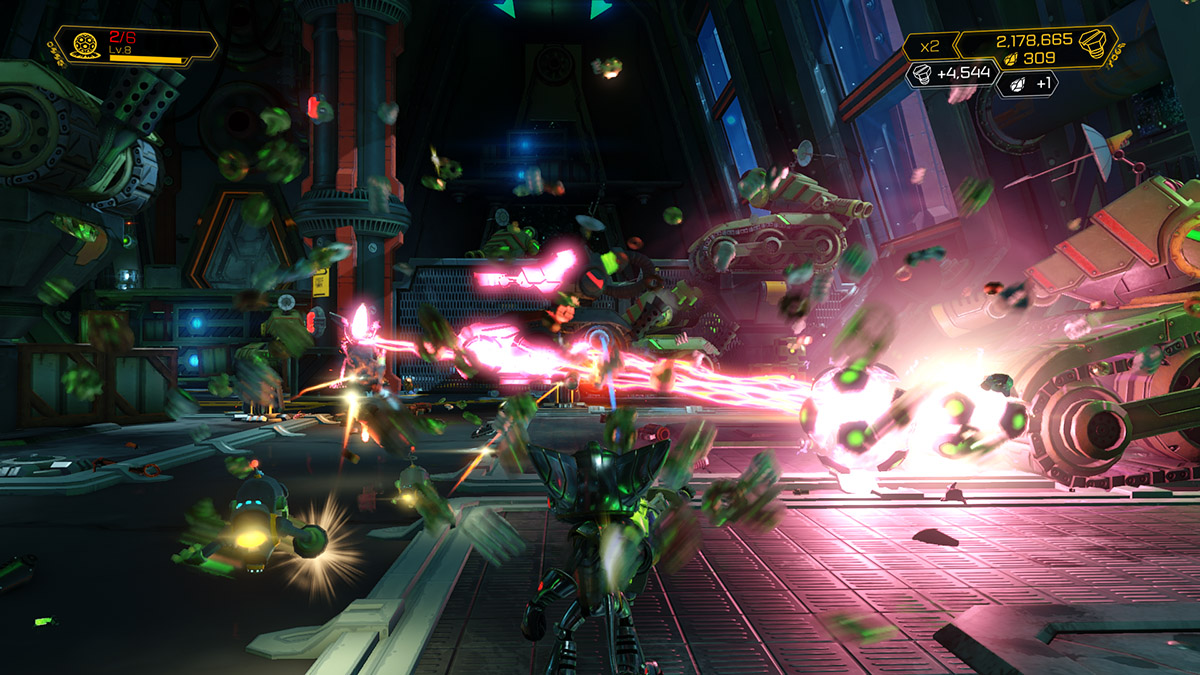Click the bolt currency icon

(1094, 44)
